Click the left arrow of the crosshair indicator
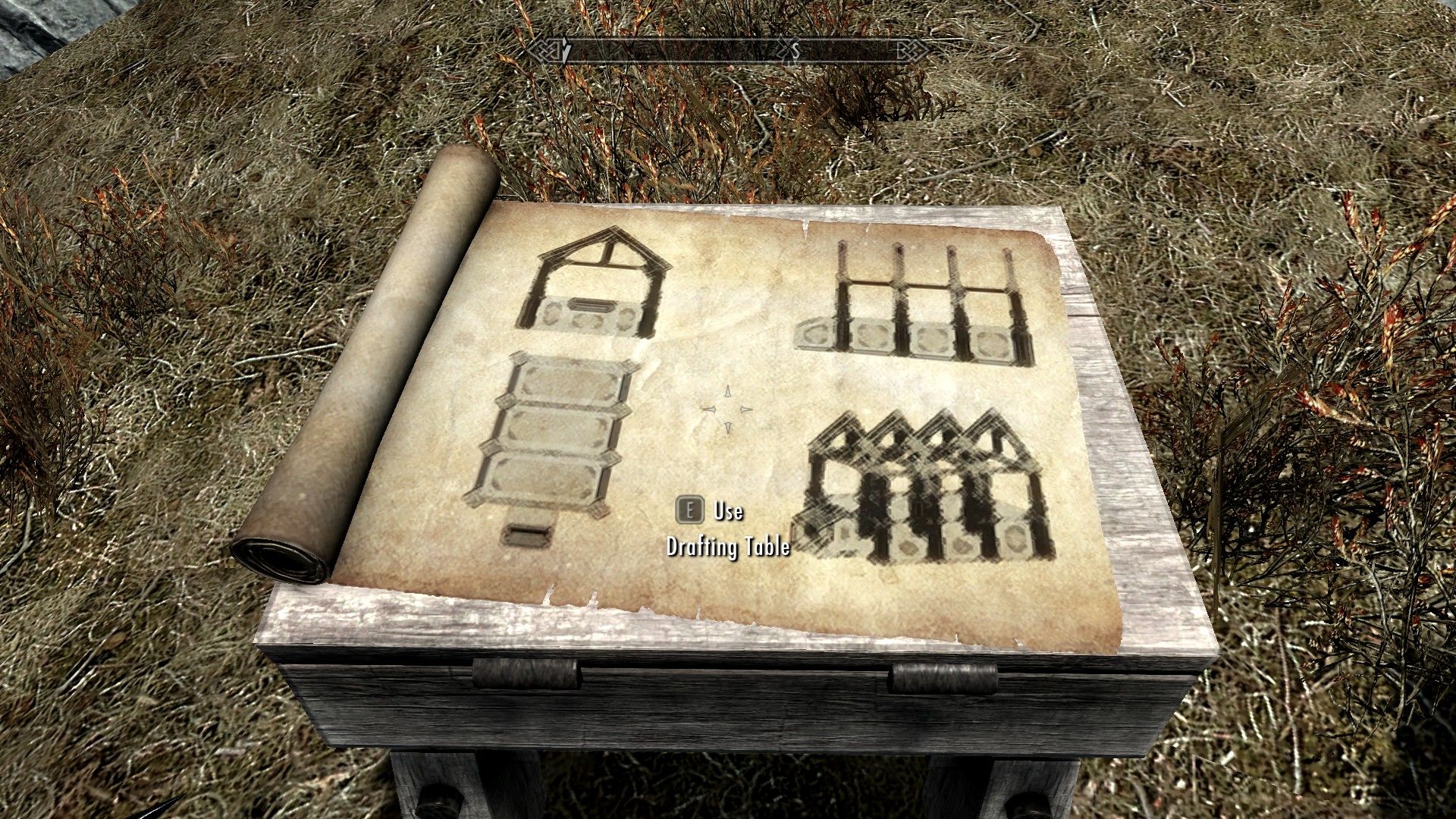The width and height of the screenshot is (1456, 819). click(709, 411)
